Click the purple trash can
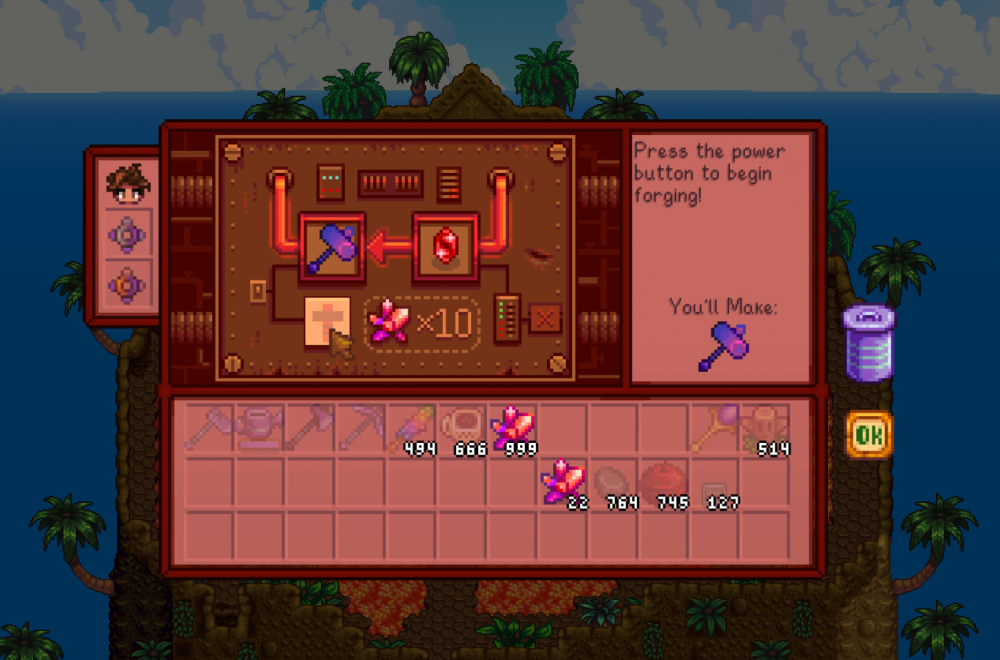Image resolution: width=1000 pixels, height=660 pixels. click(866, 343)
